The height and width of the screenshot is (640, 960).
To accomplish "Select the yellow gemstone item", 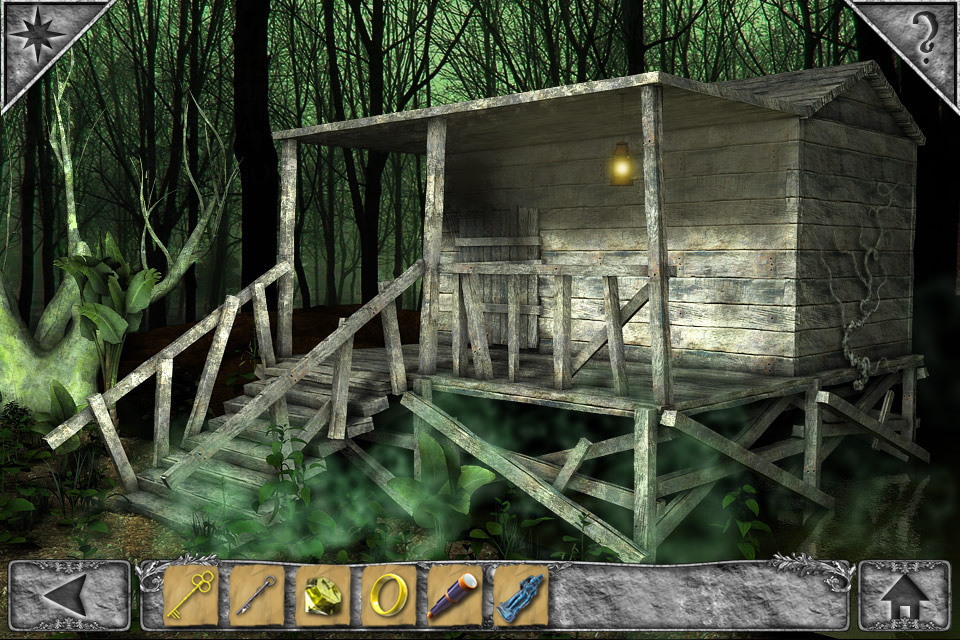I will click(322, 595).
